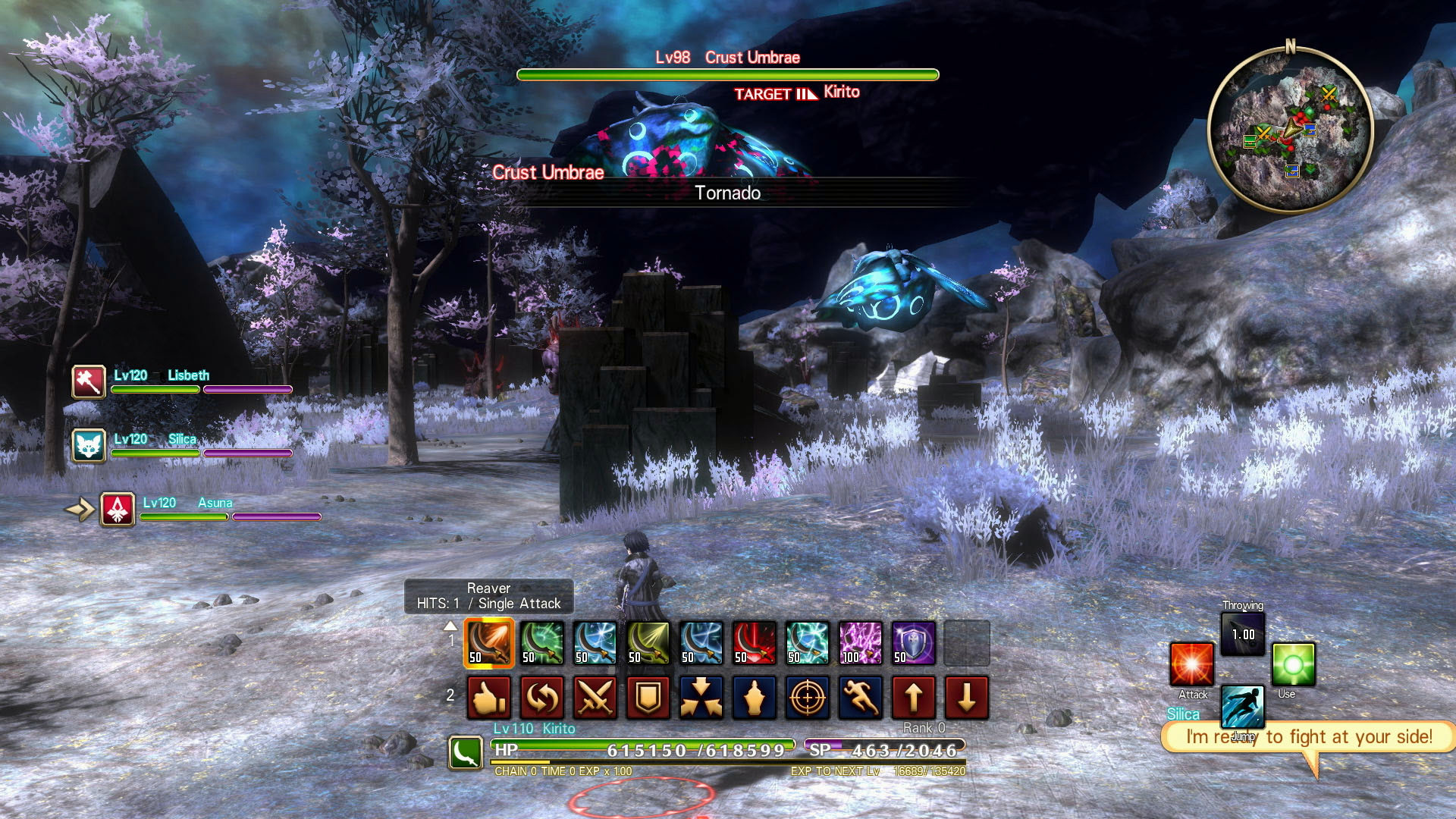This screenshot has height=819, width=1456.
Task: Click the down arrow command icon
Action: [967, 698]
